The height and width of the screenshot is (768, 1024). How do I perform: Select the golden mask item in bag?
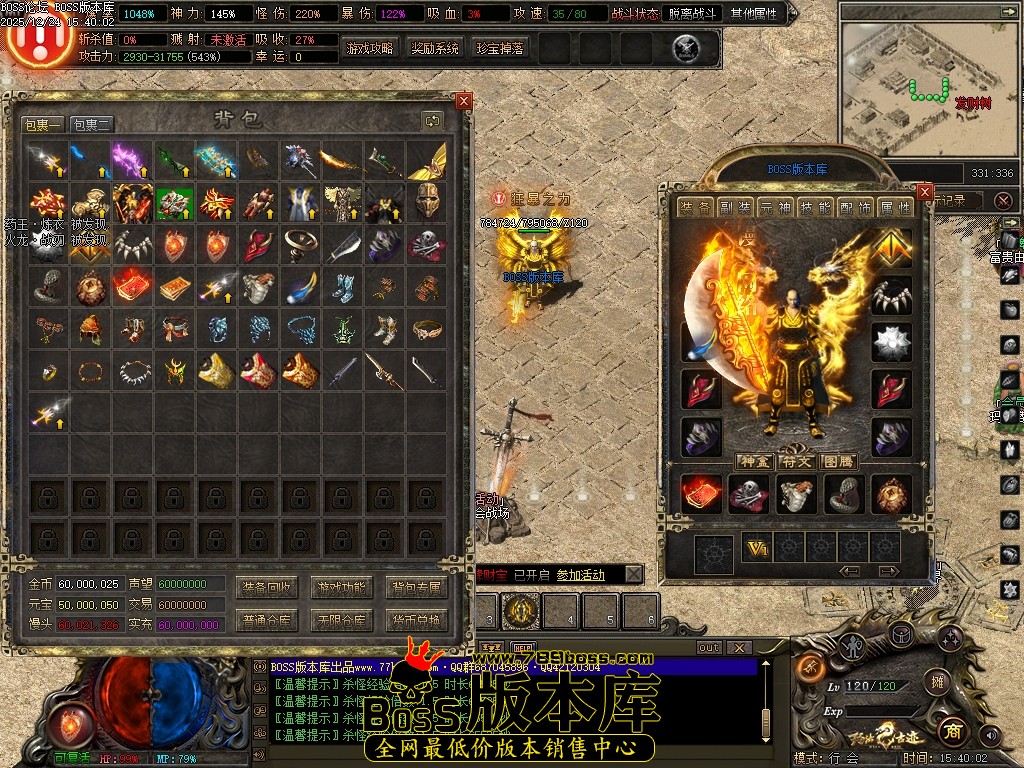click(x=427, y=201)
